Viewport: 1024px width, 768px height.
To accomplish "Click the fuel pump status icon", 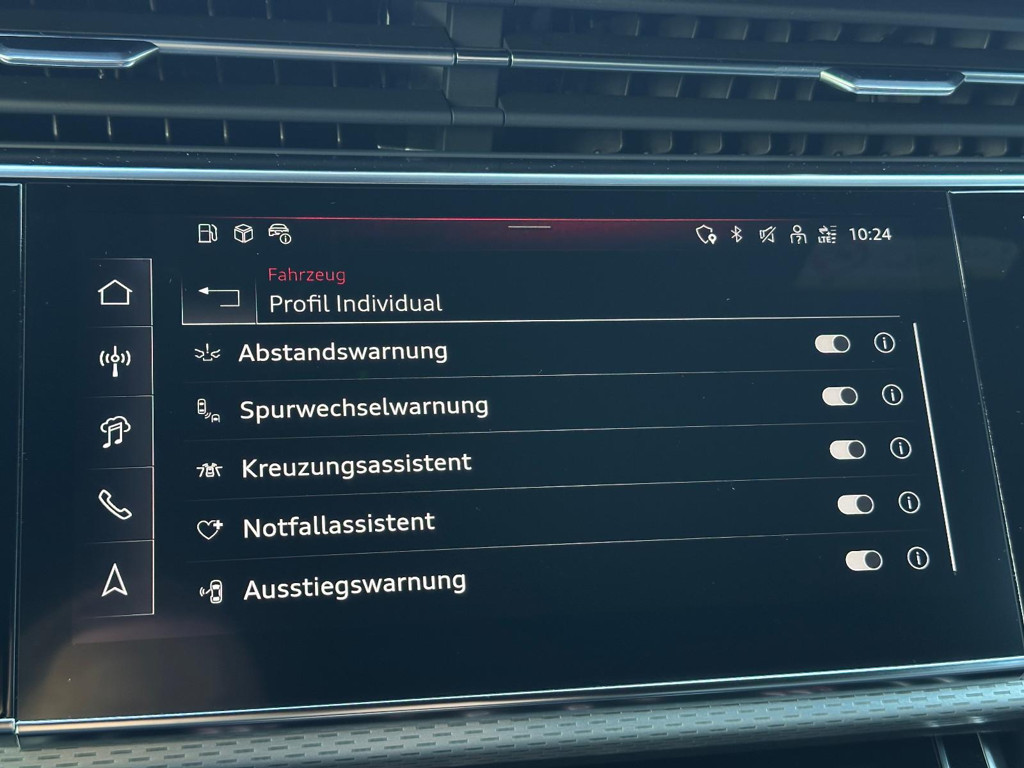I will 207,234.
